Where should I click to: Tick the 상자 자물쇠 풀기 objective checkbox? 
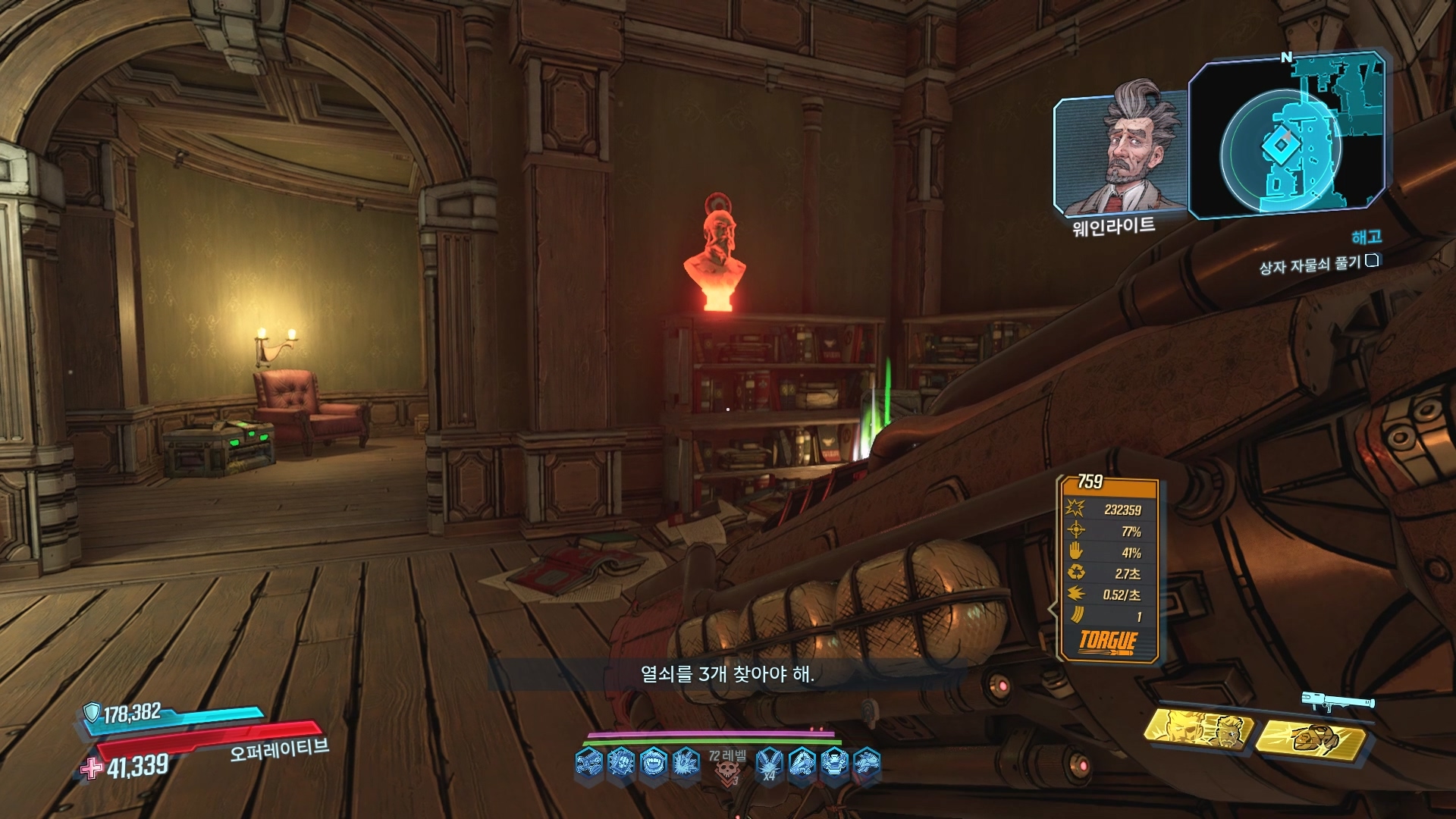[x=1371, y=261]
